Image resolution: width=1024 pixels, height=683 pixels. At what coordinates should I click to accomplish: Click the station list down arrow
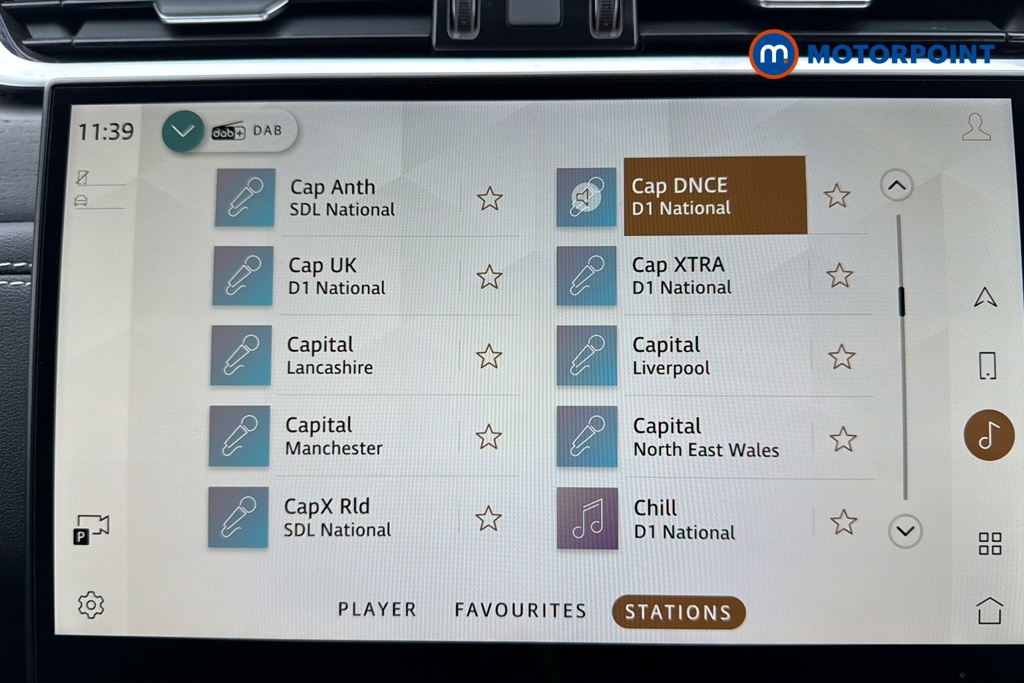coord(905,531)
